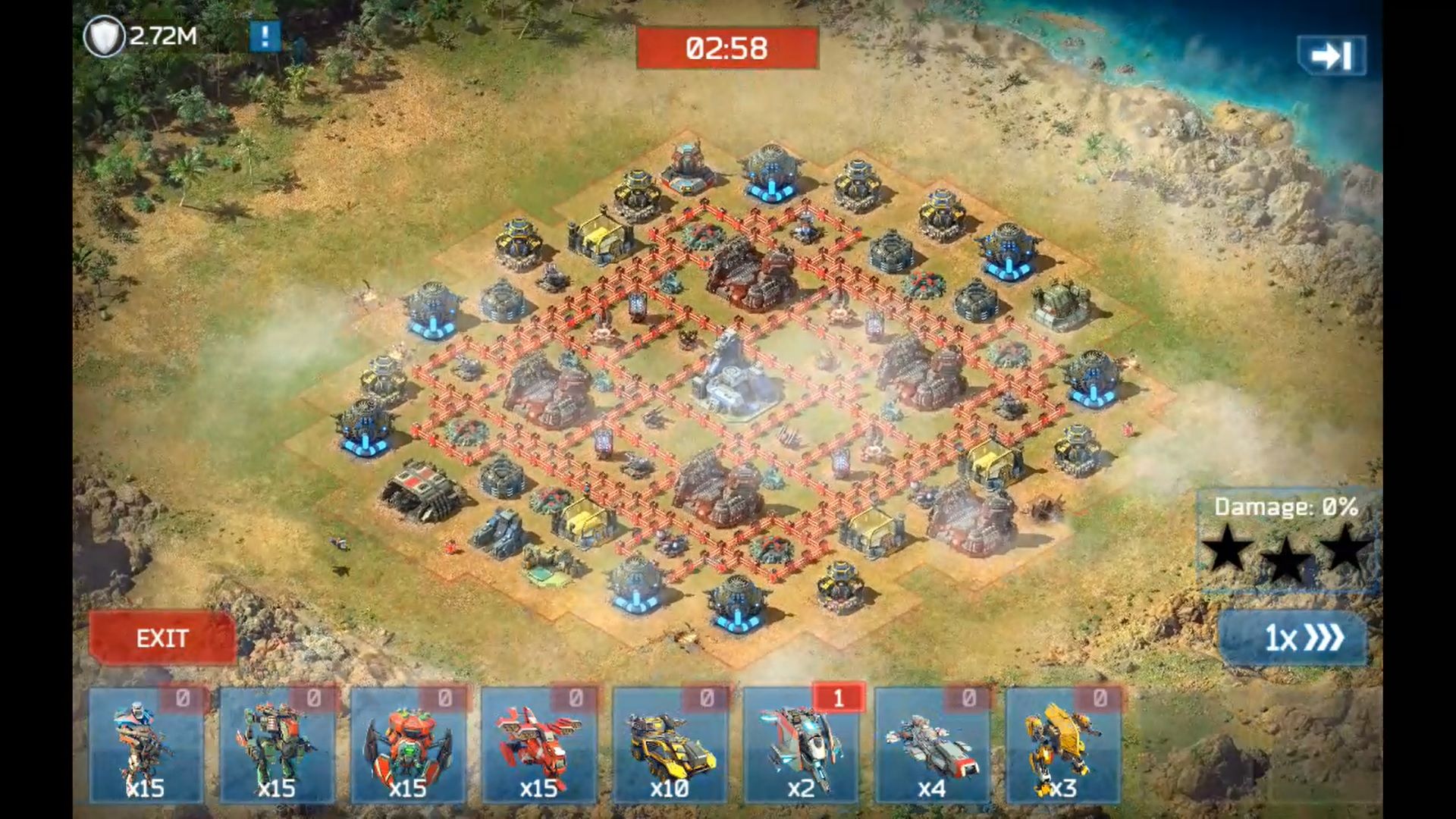The height and width of the screenshot is (819, 1456).
Task: Select the x15 red aircraft unit card
Action: click(x=538, y=746)
